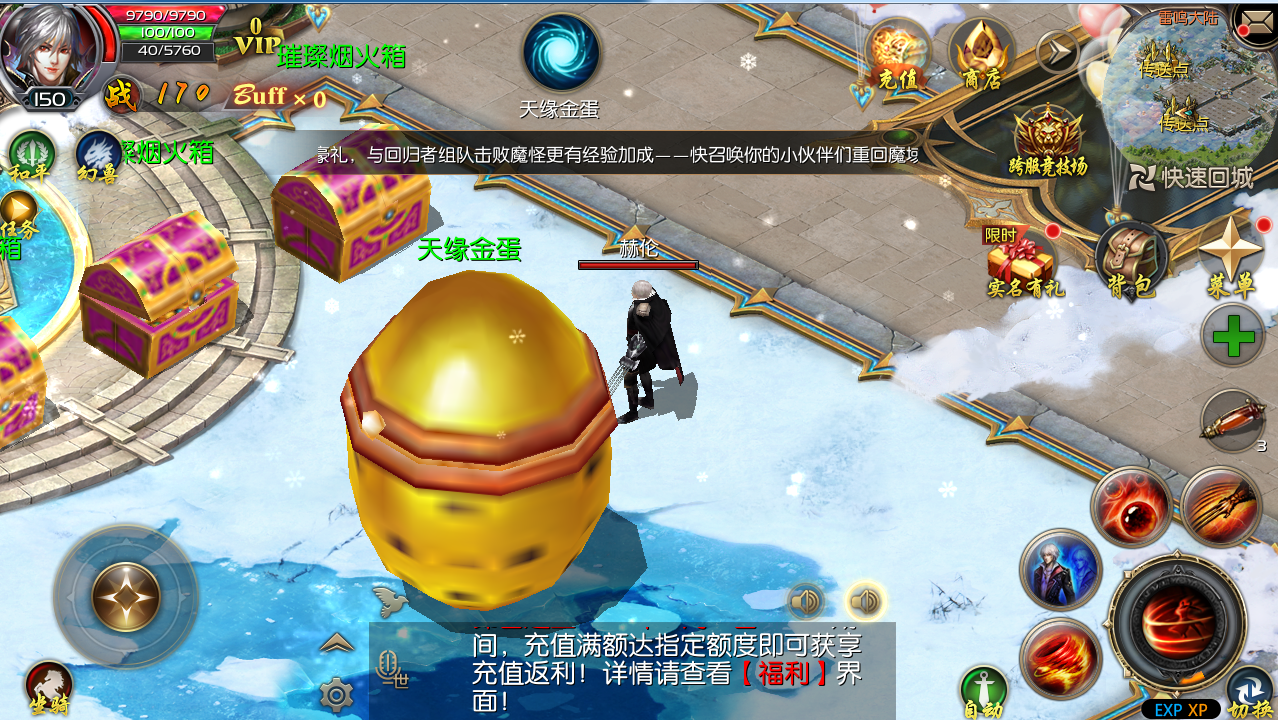This screenshot has width=1278, height=720.
Task: Open the 商店 shop
Action: (x=981, y=57)
